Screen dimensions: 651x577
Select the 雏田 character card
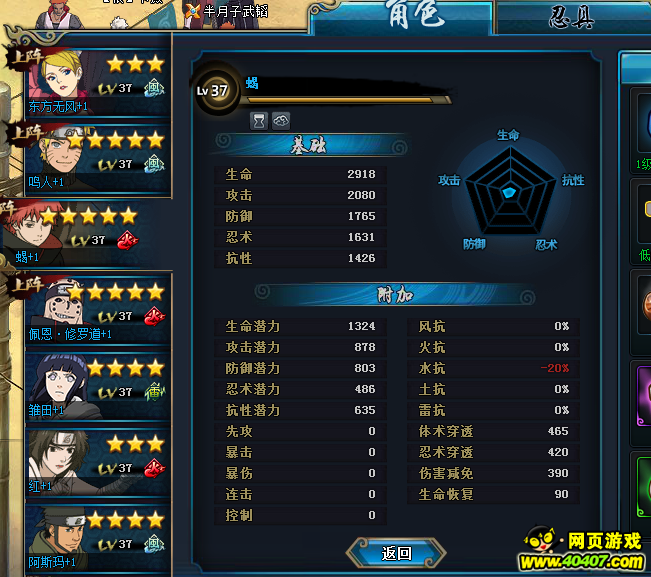[x=90, y=385]
